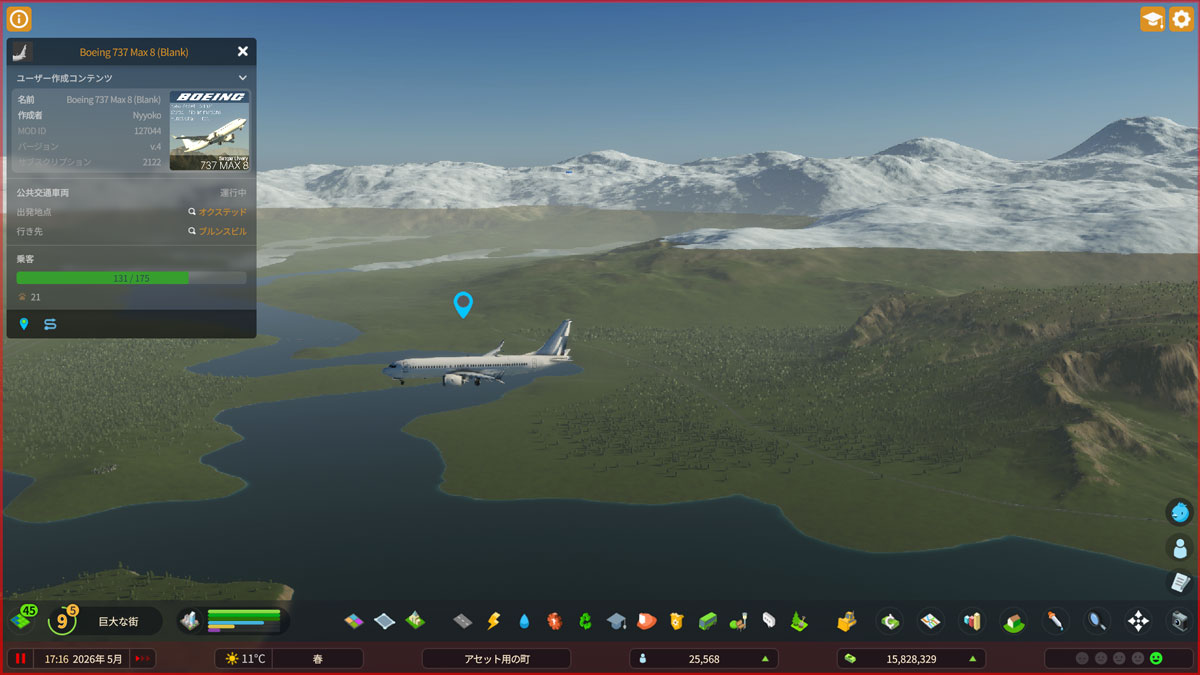Open the orange info views button
The height and width of the screenshot is (675, 1200).
[x=19, y=19]
